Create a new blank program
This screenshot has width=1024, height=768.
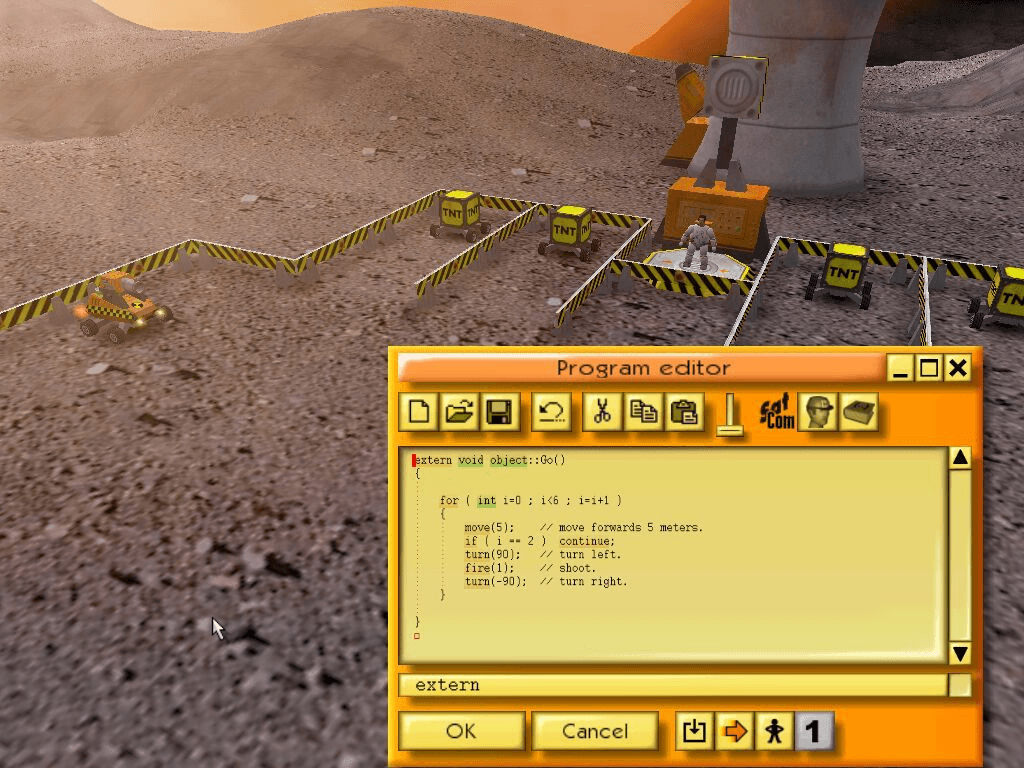(x=420, y=411)
